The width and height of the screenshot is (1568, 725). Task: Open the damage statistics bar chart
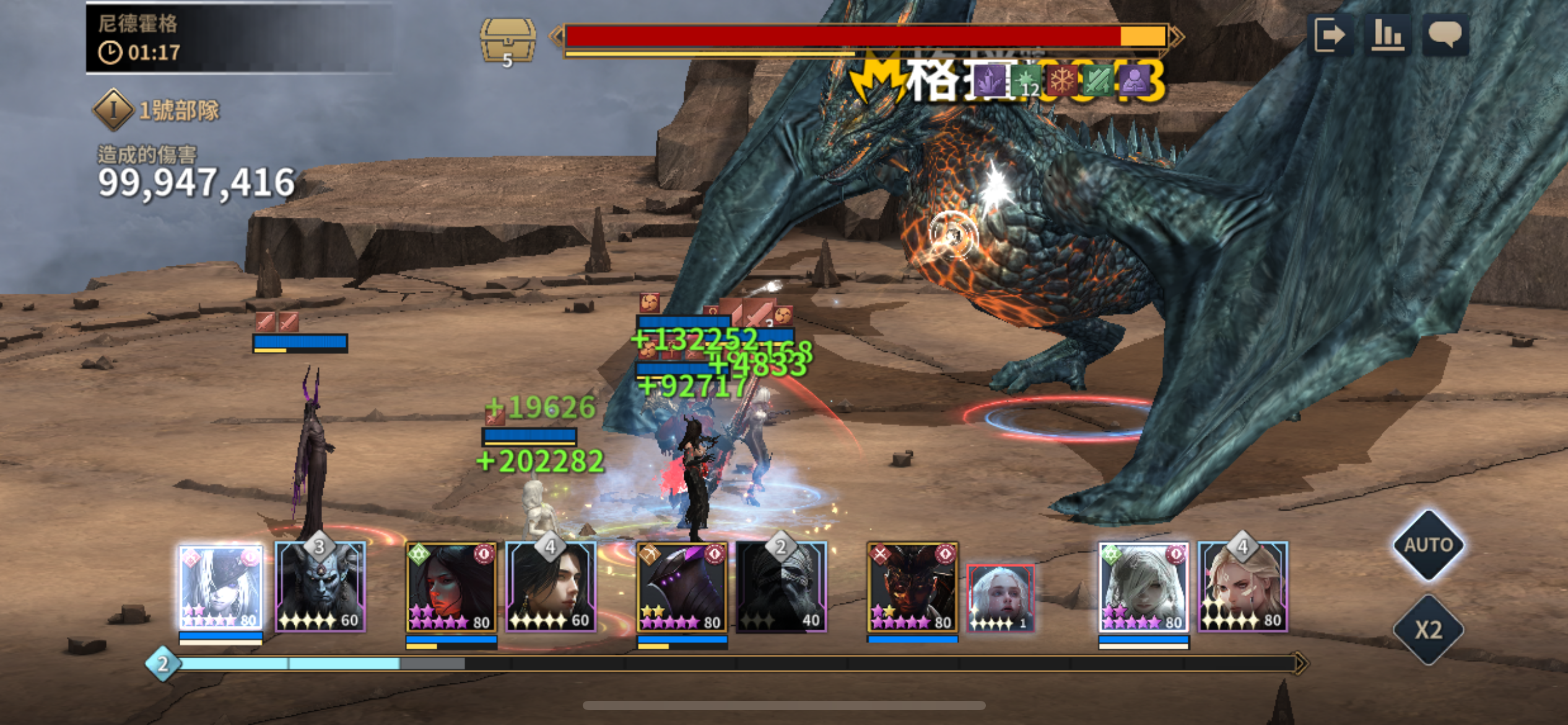(x=1387, y=35)
